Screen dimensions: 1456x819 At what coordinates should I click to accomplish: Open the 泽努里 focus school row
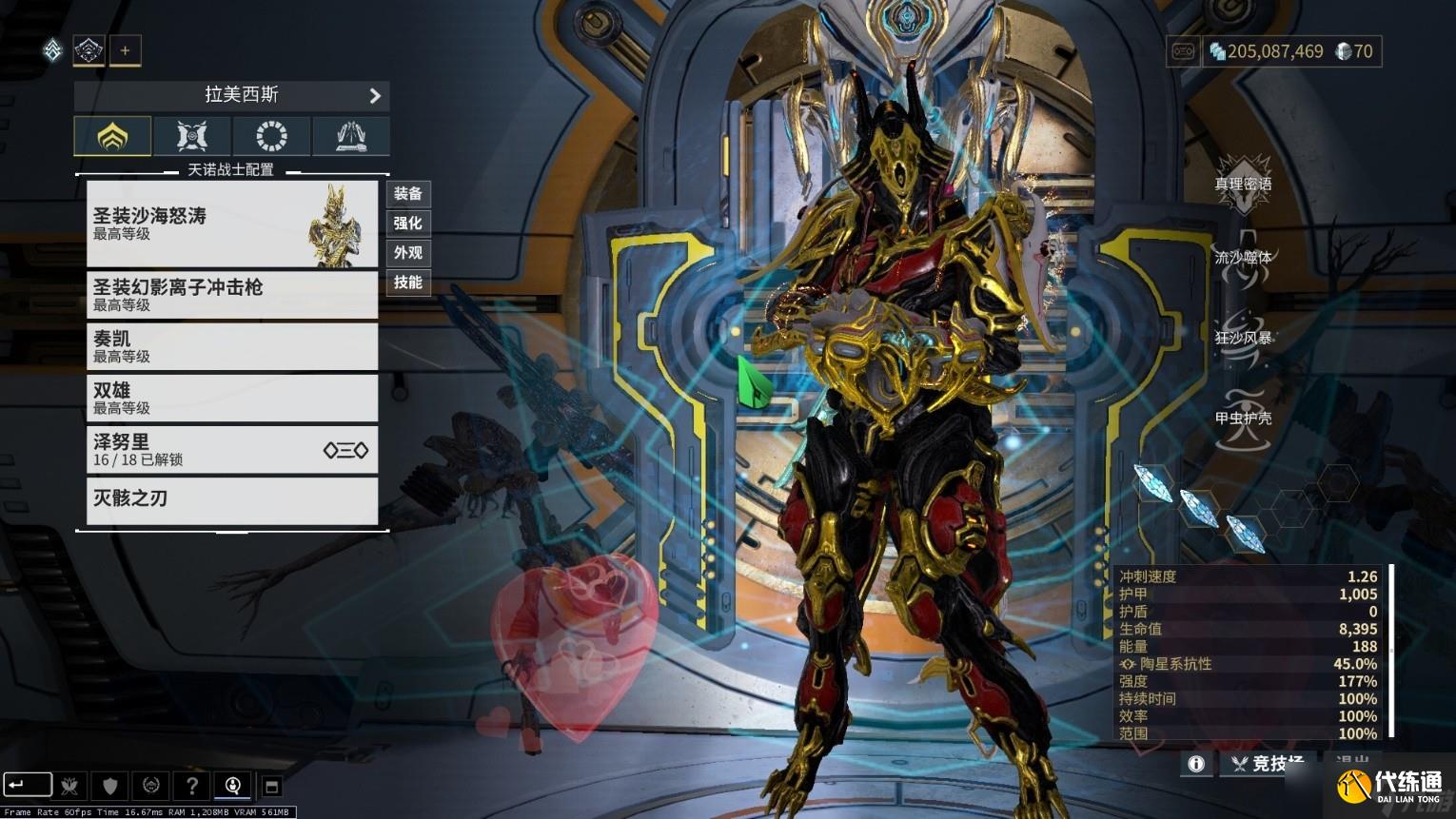coord(231,449)
